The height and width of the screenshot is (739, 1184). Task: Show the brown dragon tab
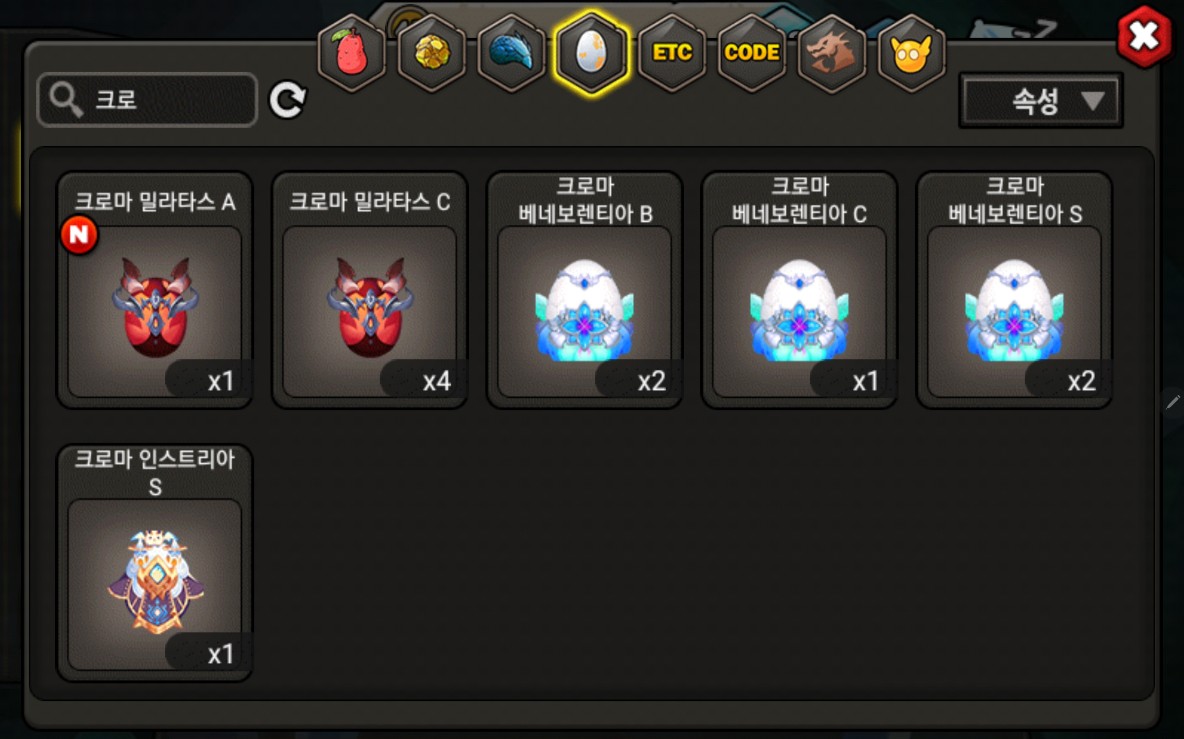pyautogui.click(x=831, y=53)
